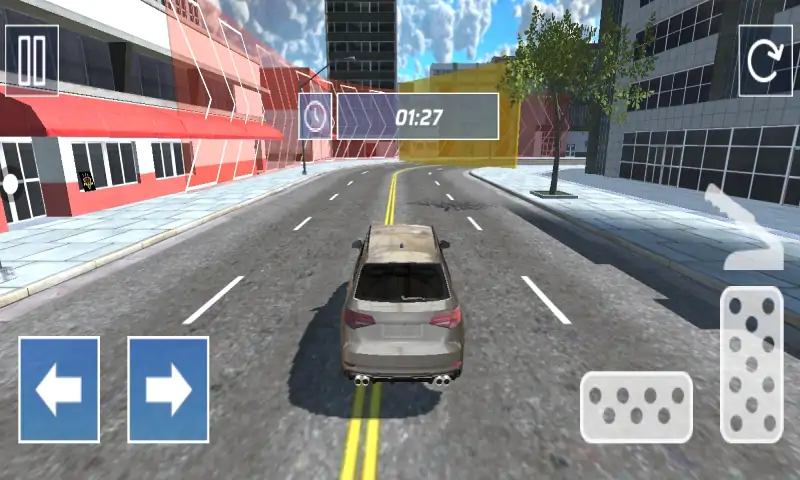
Task: Steer right with the right arrow button
Action: click(168, 389)
